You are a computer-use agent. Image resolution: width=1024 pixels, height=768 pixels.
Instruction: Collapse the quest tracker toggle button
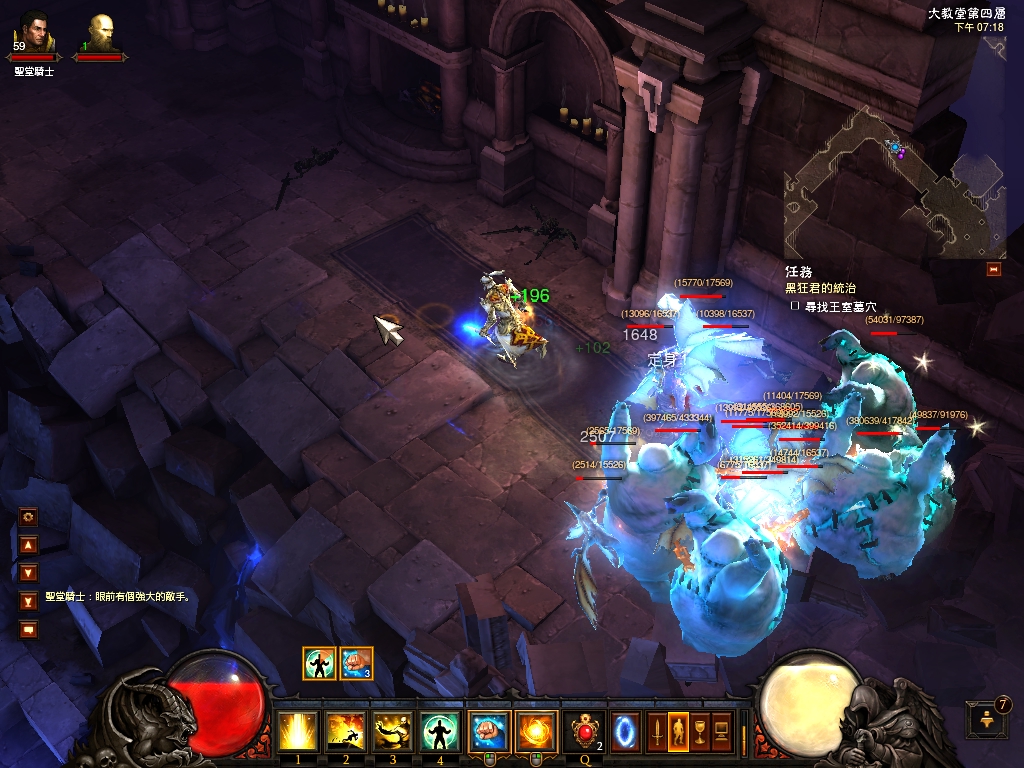(x=993, y=269)
